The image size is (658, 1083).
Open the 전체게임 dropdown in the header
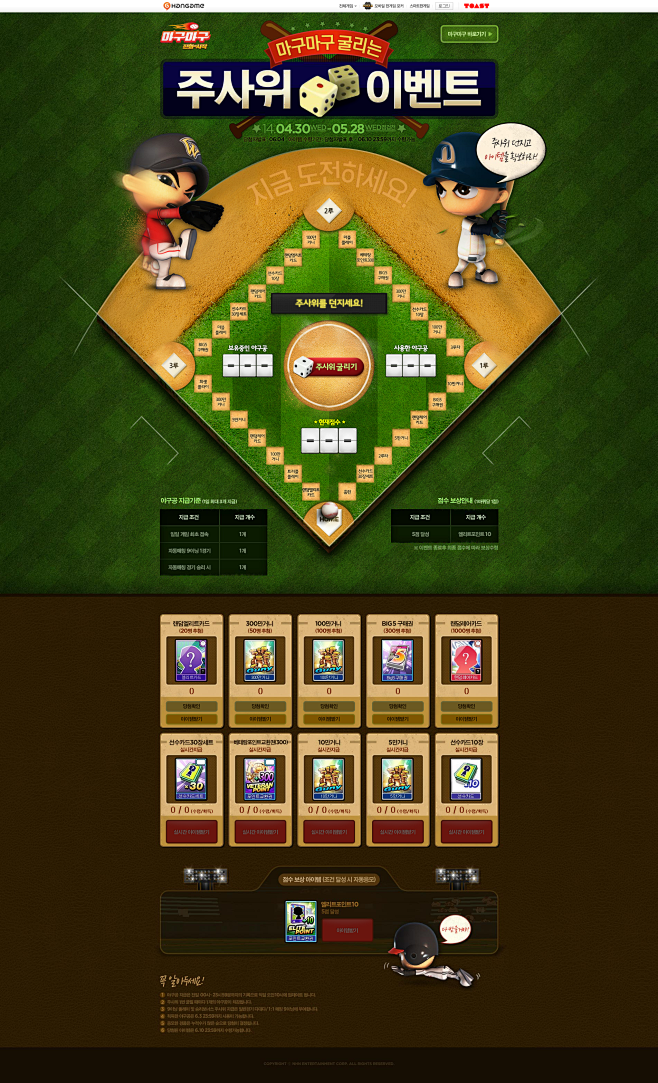point(347,6)
